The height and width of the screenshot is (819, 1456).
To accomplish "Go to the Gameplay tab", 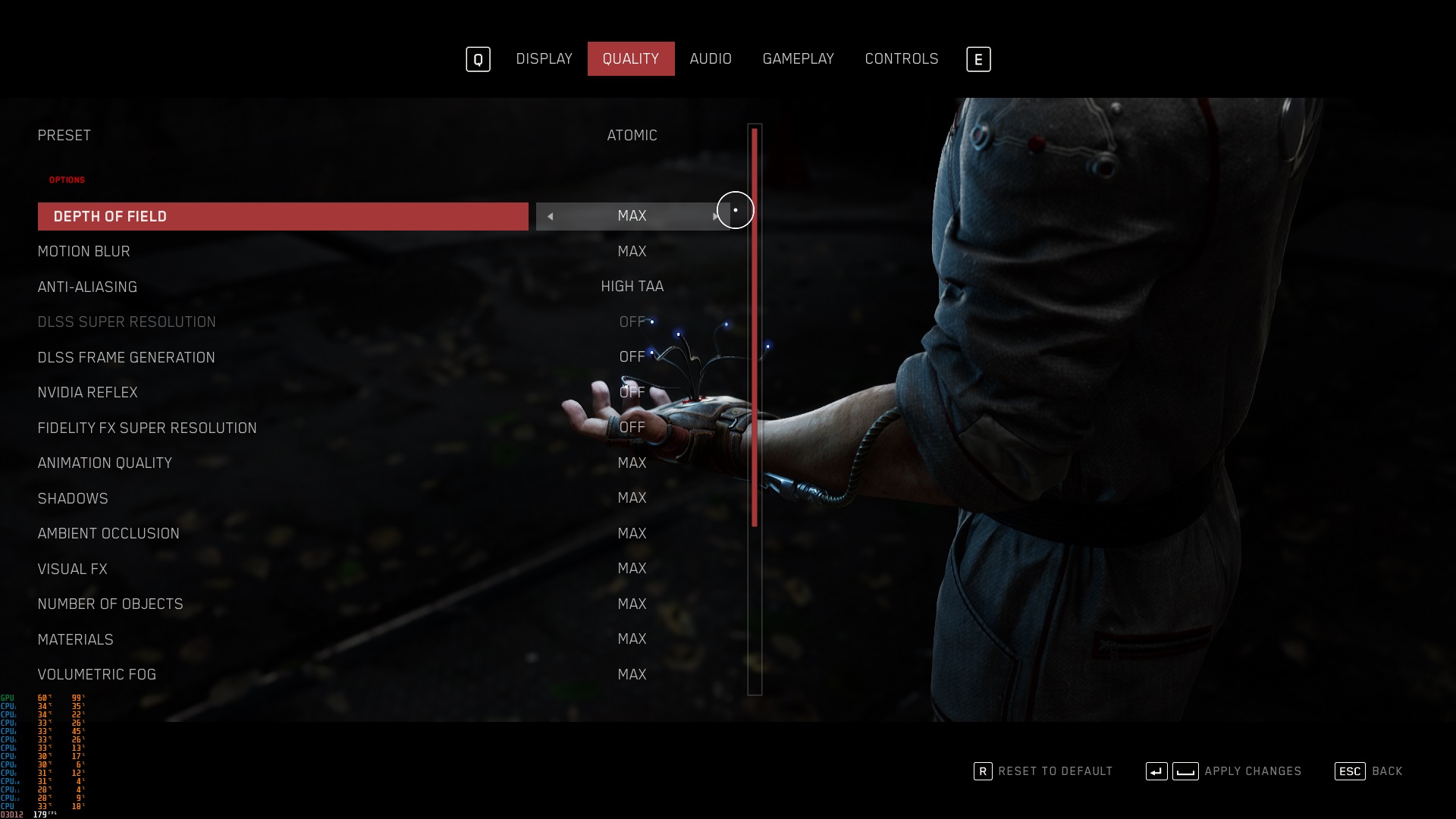I will point(798,59).
